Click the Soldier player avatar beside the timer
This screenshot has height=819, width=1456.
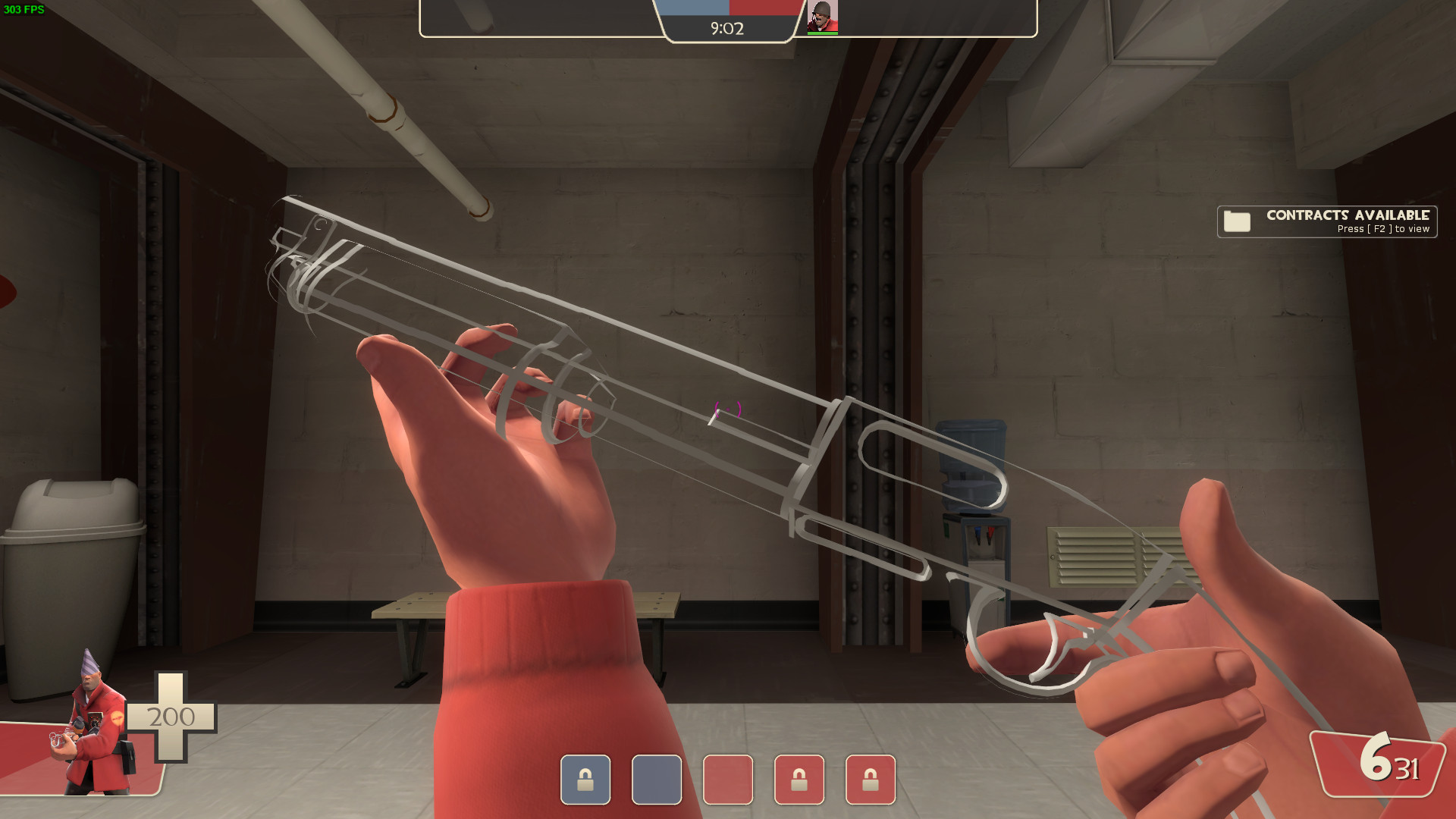[x=823, y=18]
